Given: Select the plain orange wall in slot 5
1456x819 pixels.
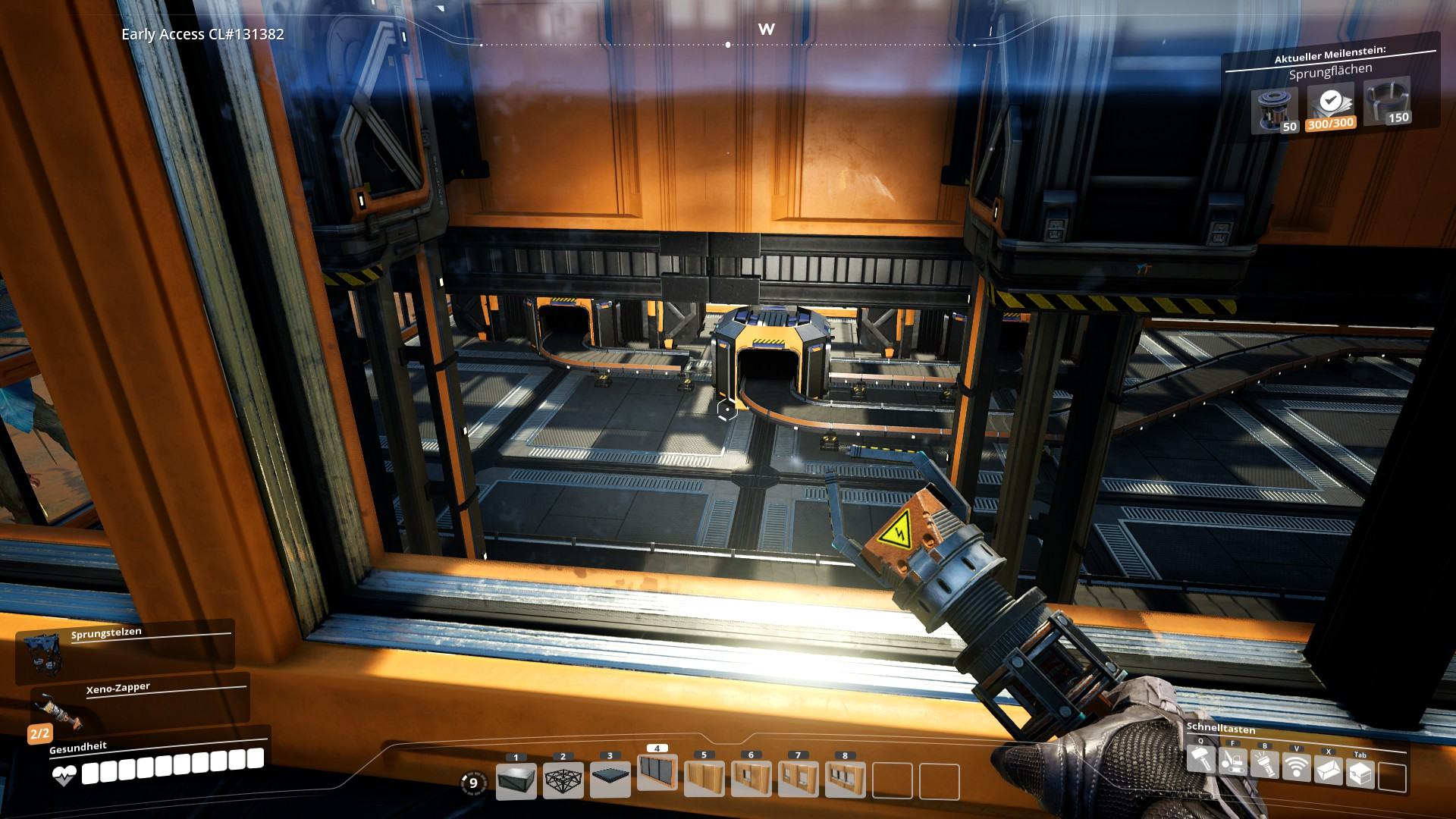Looking at the screenshot, I should point(704,780).
